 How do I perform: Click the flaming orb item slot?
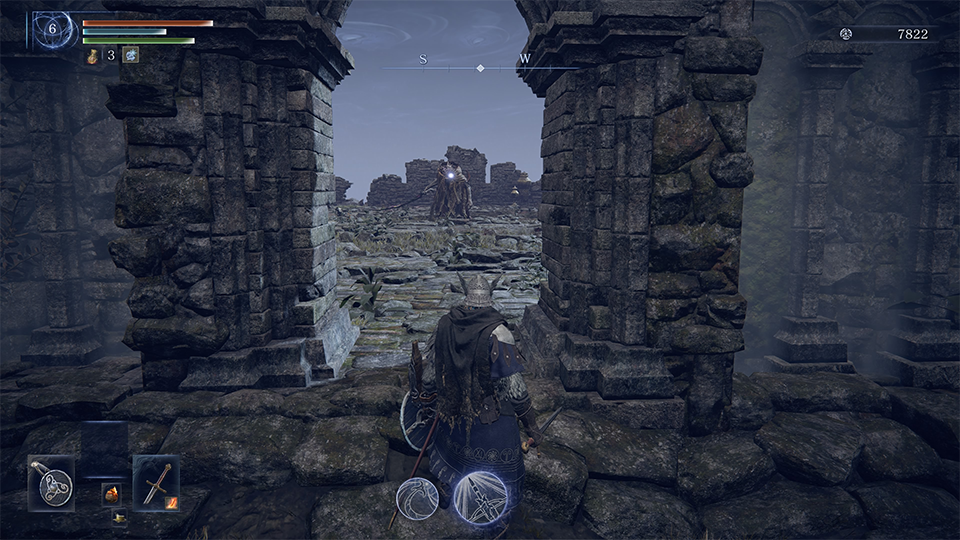(x=111, y=494)
